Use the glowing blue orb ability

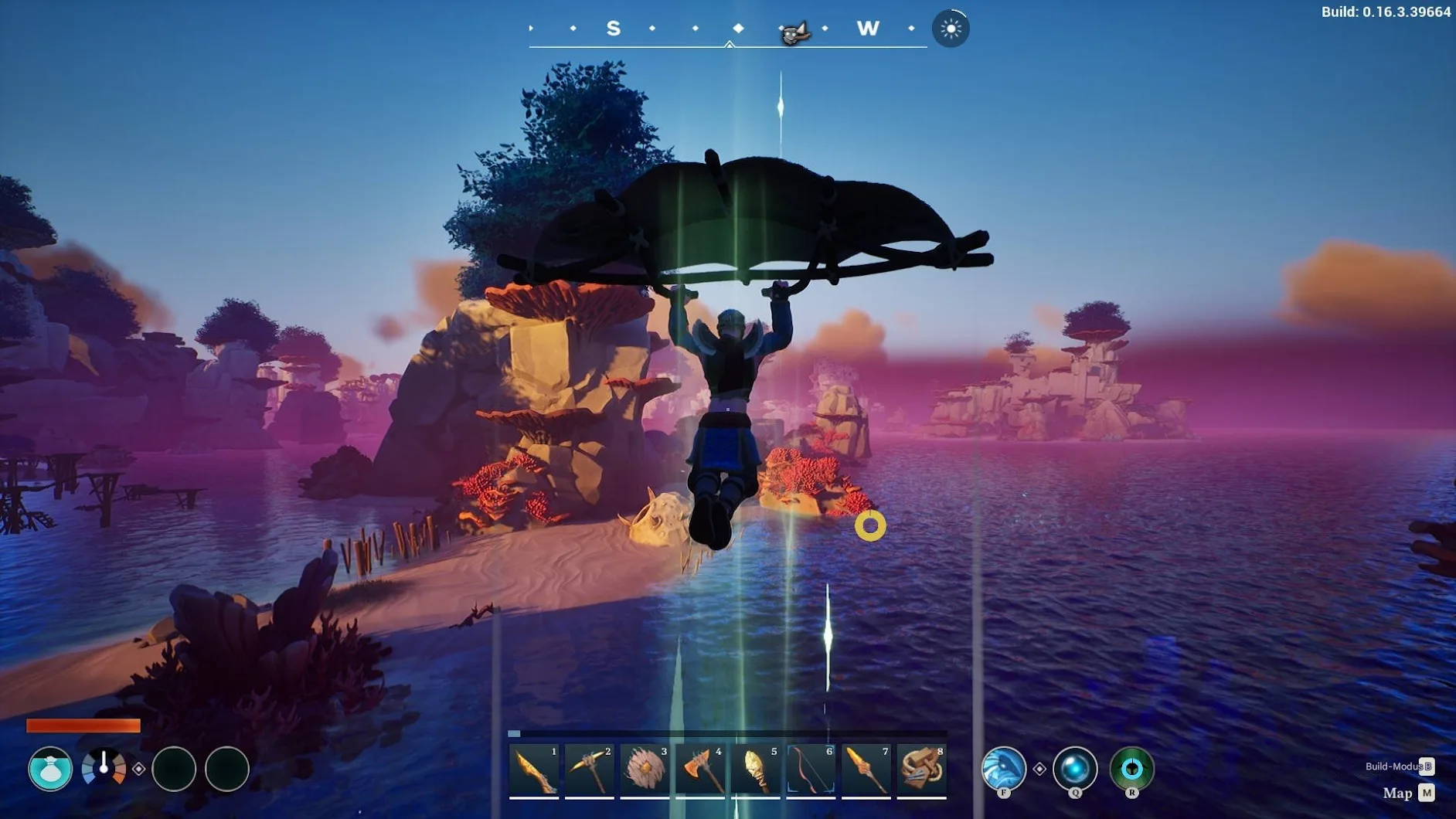1075,769
